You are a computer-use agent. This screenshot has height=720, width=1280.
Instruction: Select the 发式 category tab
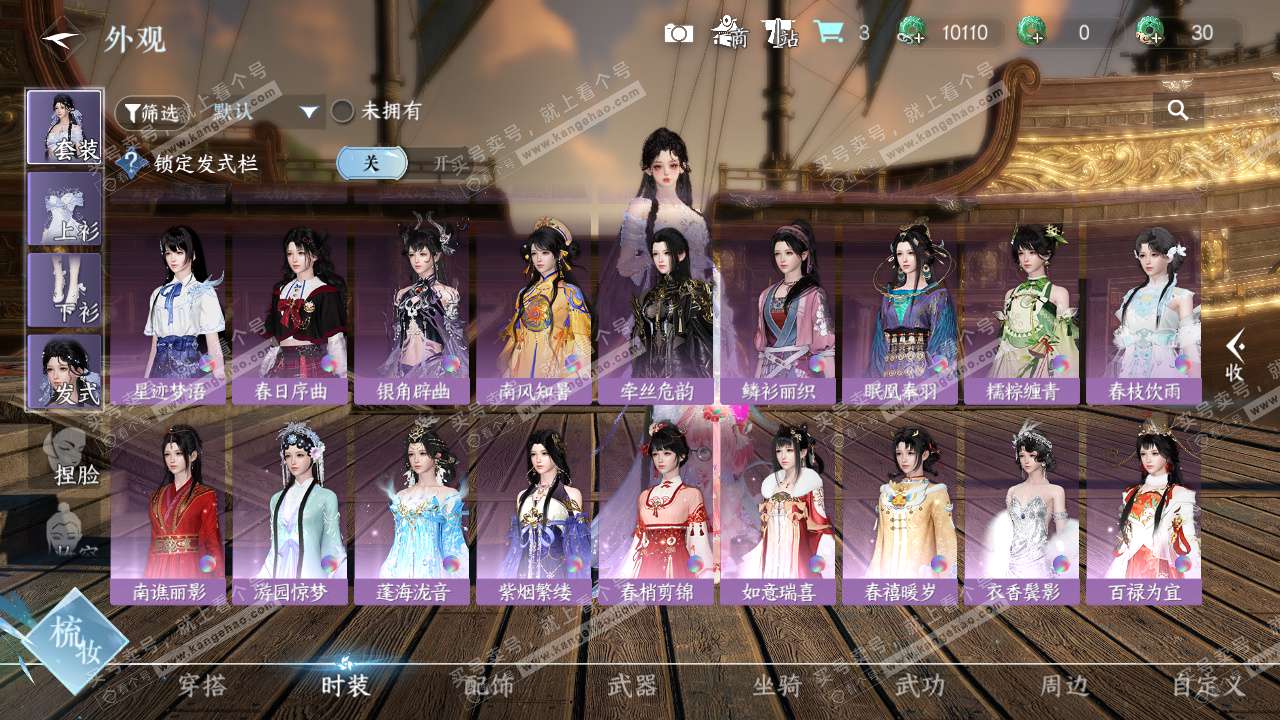pyautogui.click(x=65, y=372)
